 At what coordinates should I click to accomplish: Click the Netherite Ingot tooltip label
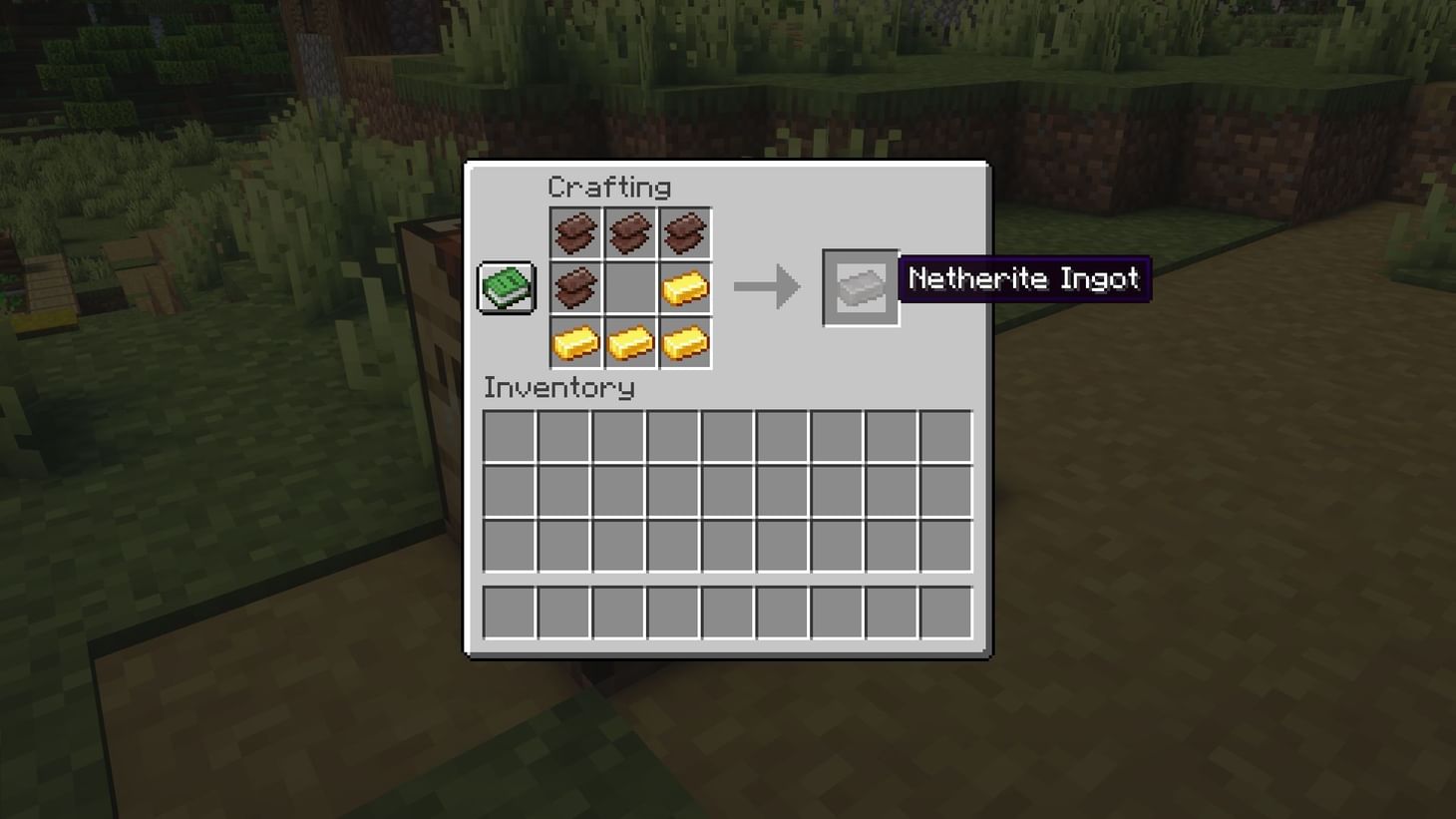[1023, 279]
